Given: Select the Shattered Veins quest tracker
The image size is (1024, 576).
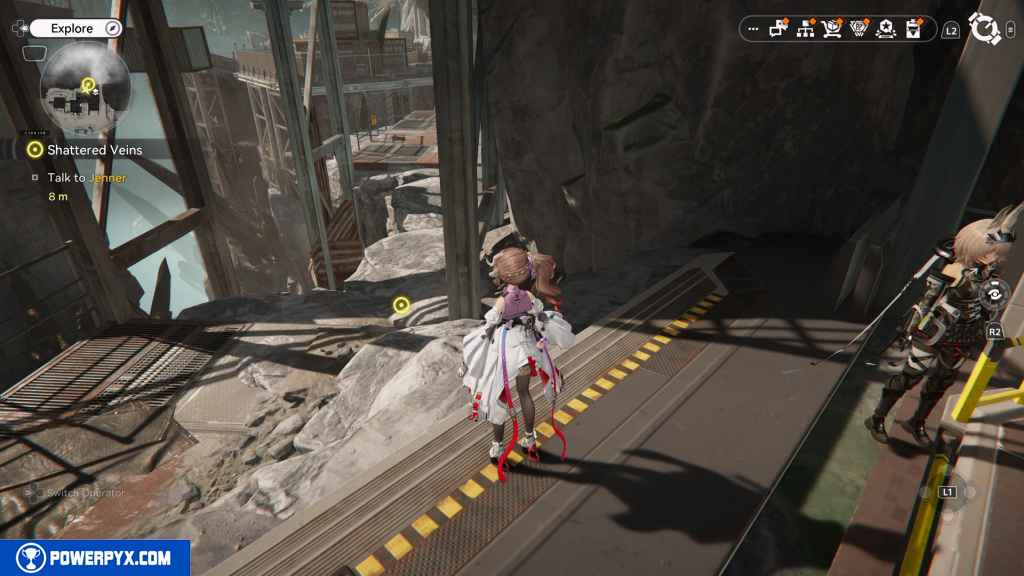Looking at the screenshot, I should tap(94, 150).
